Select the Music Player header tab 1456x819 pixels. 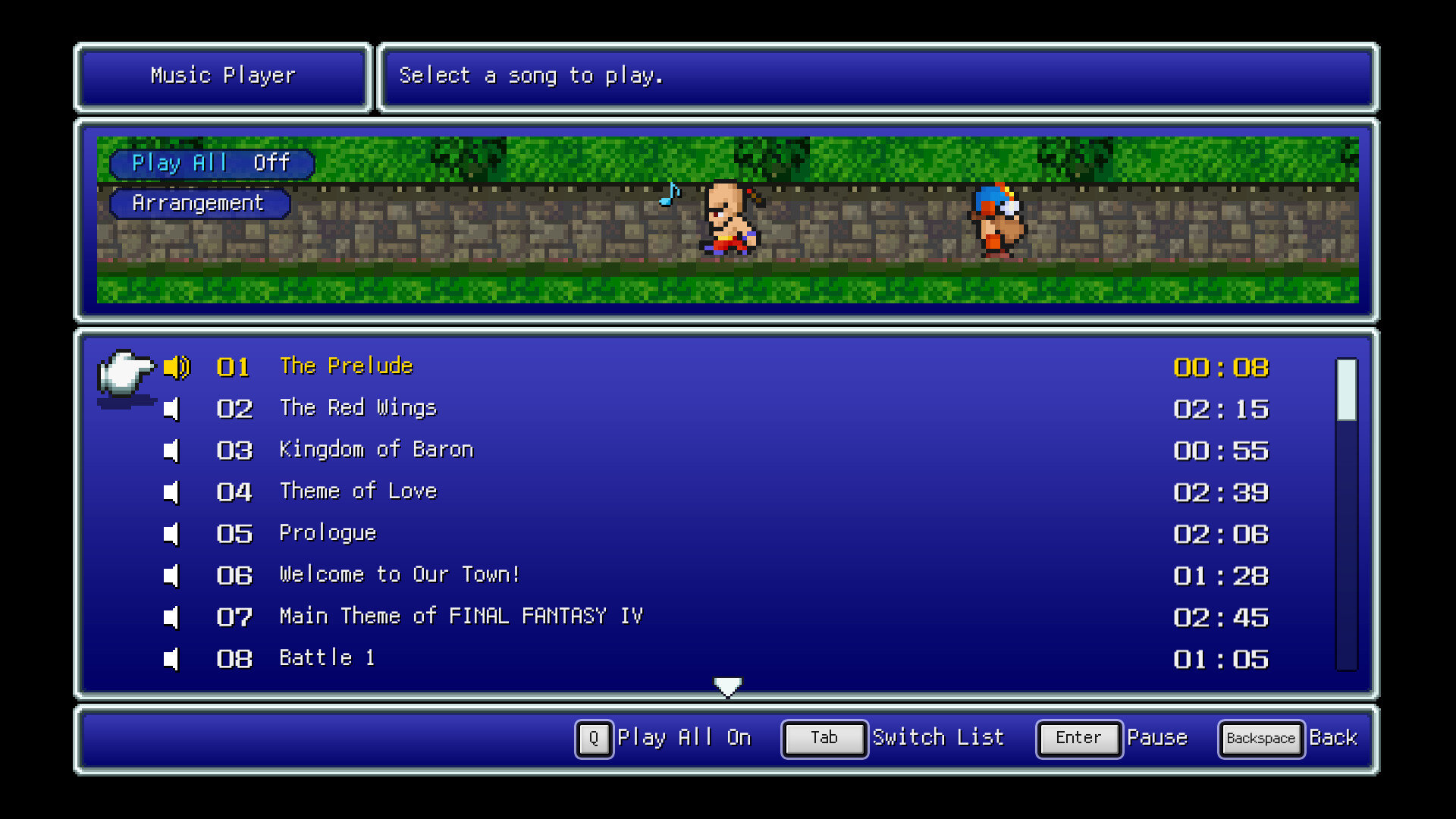pyautogui.click(x=222, y=76)
